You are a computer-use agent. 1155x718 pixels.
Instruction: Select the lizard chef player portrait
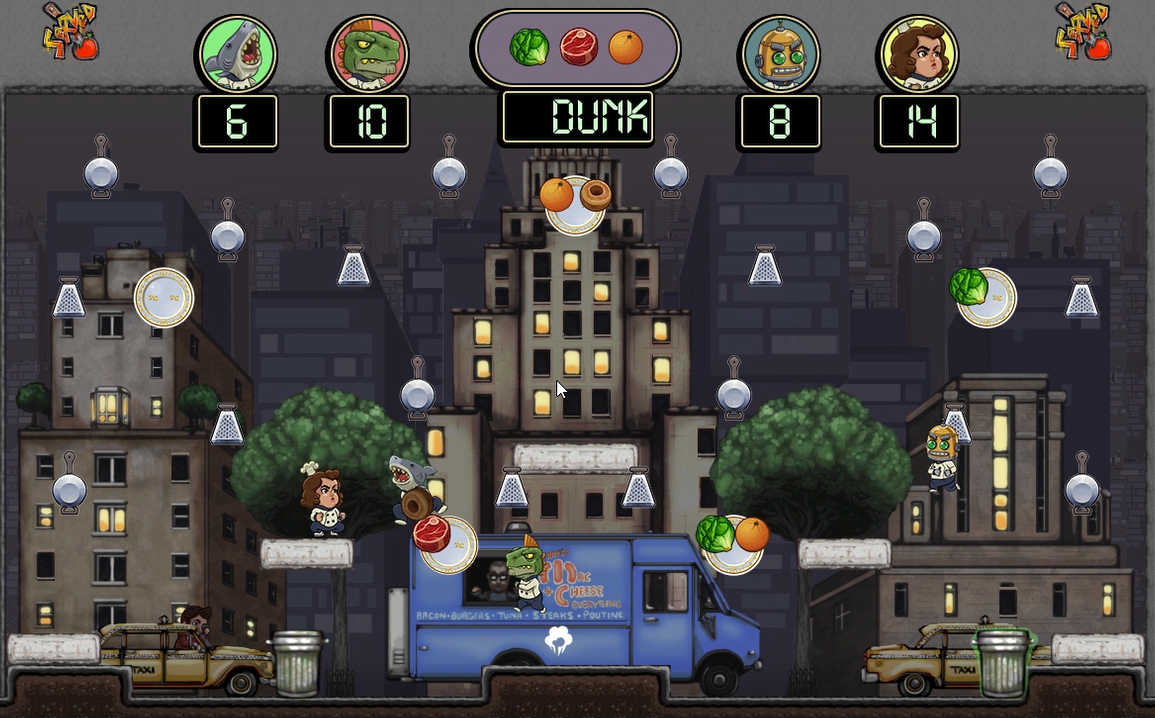pyautogui.click(x=367, y=54)
